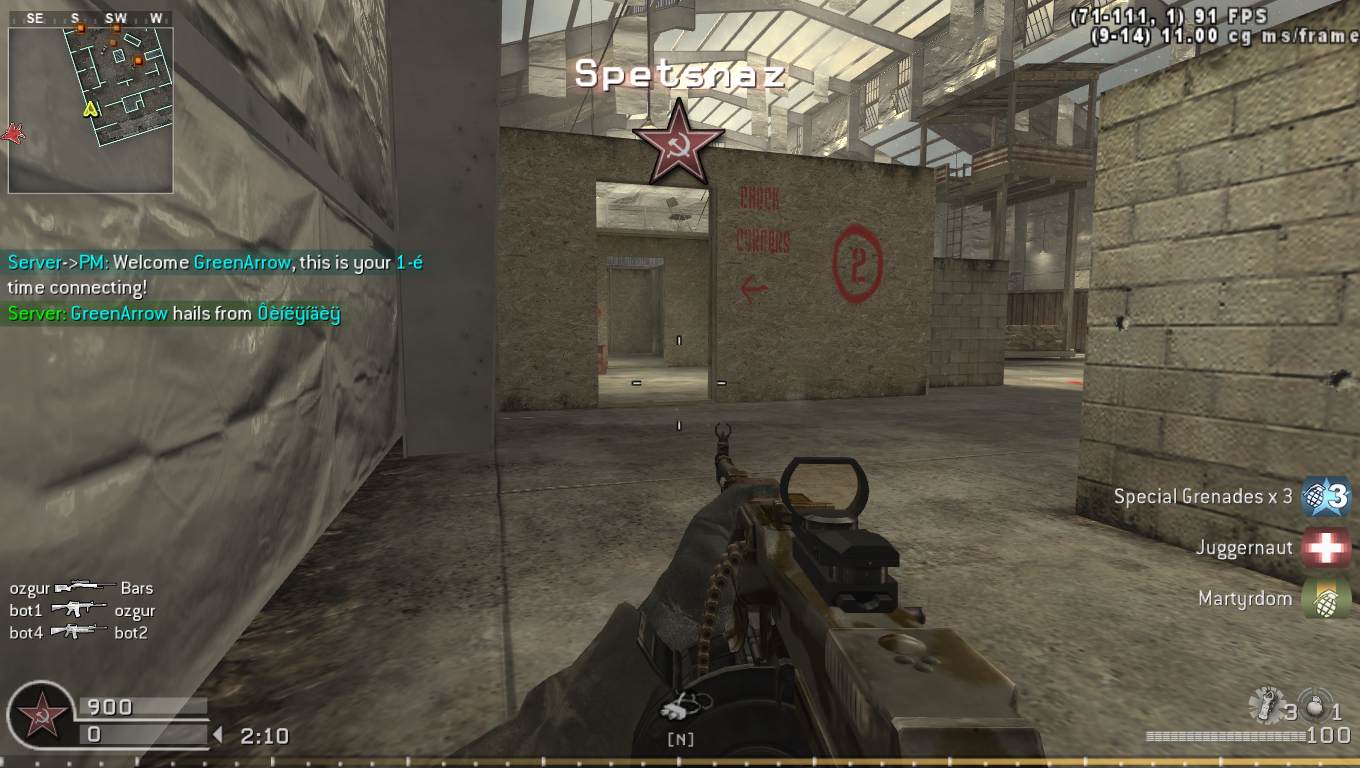Select the Juggernaut perk icon
1360x768 pixels.
[x=1327, y=547]
